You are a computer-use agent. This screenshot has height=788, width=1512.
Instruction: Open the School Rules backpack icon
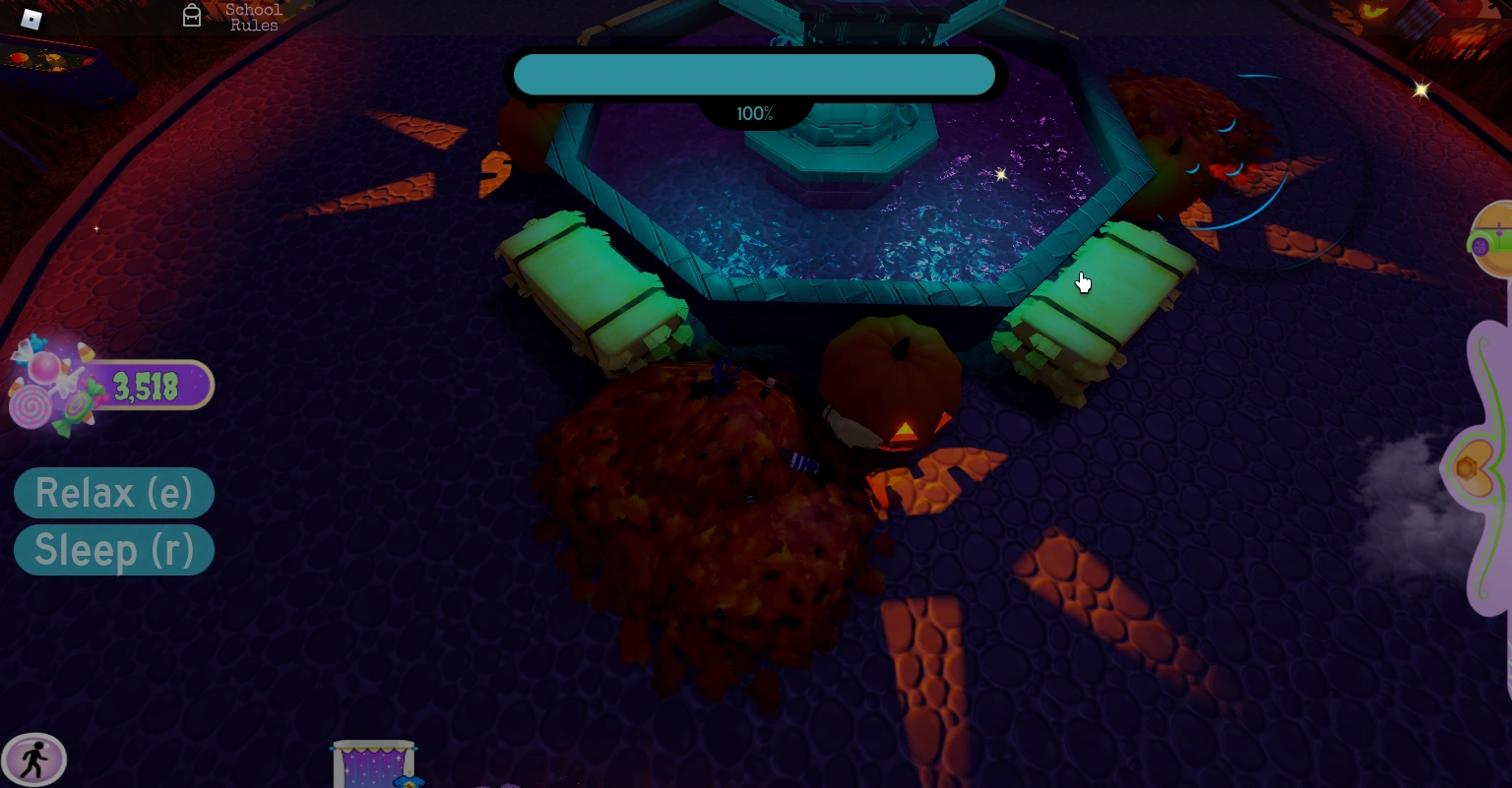pyautogui.click(x=192, y=15)
